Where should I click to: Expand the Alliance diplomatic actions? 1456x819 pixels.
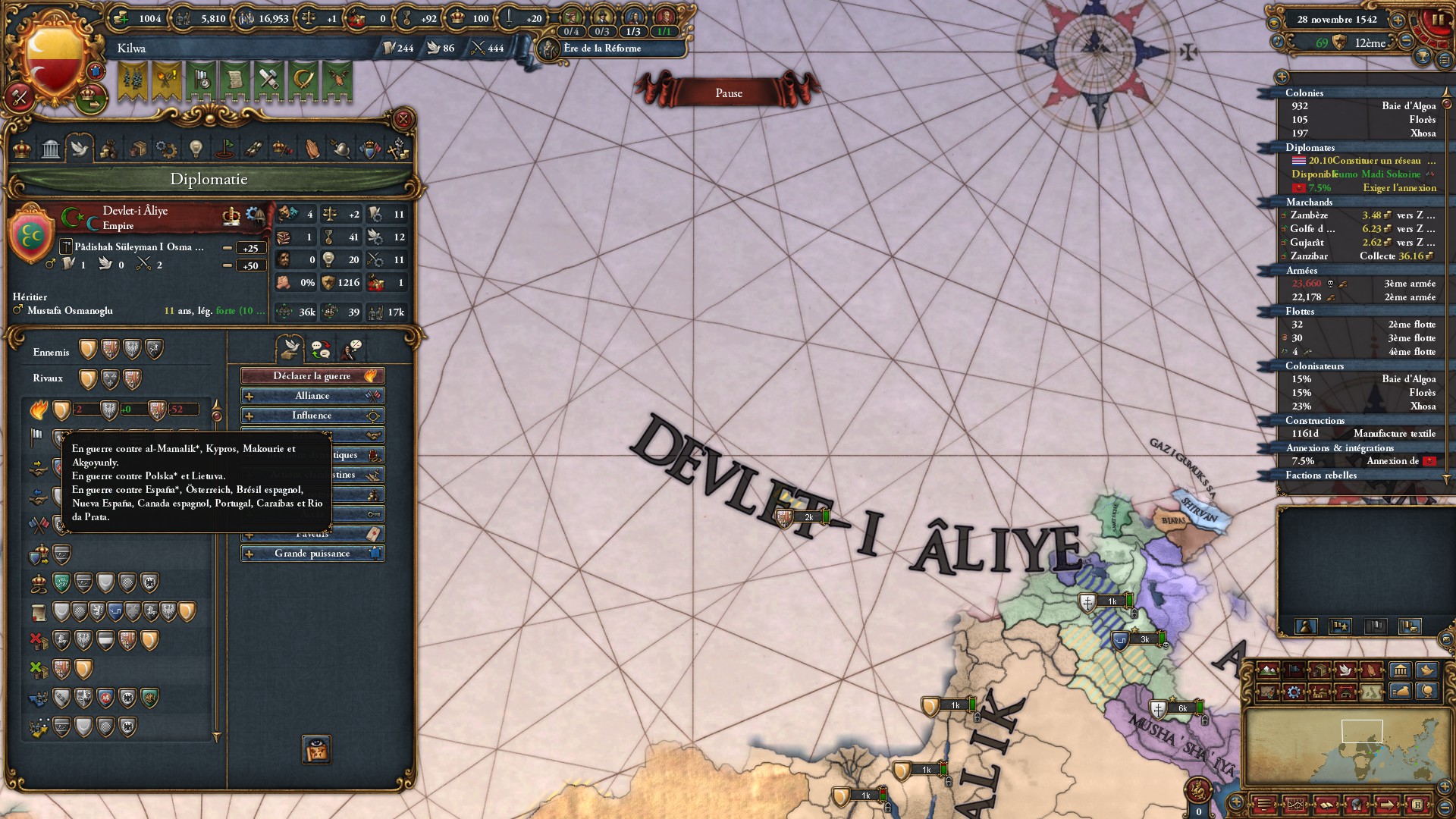[x=312, y=396]
